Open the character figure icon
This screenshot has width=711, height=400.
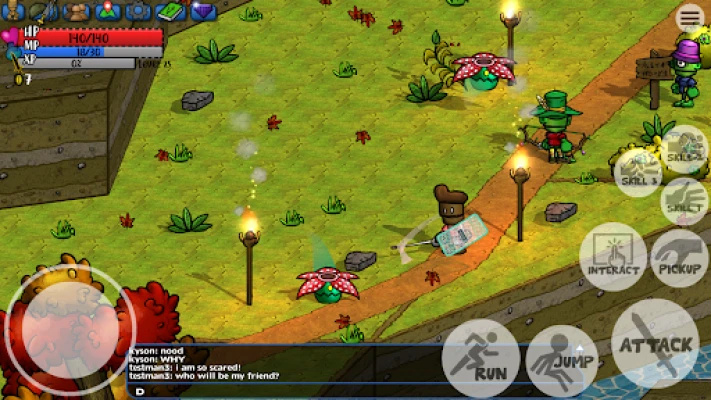[x=14, y=12]
